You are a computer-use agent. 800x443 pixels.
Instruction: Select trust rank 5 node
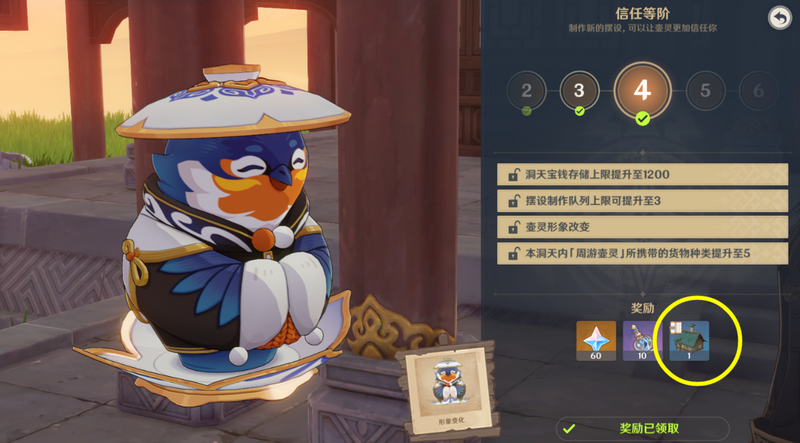point(706,92)
